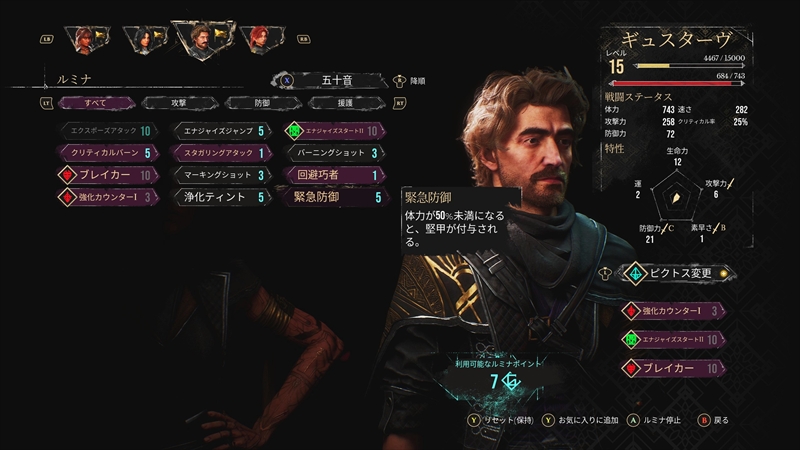
Task: Select the すべて category tab
Action: [x=95, y=102]
